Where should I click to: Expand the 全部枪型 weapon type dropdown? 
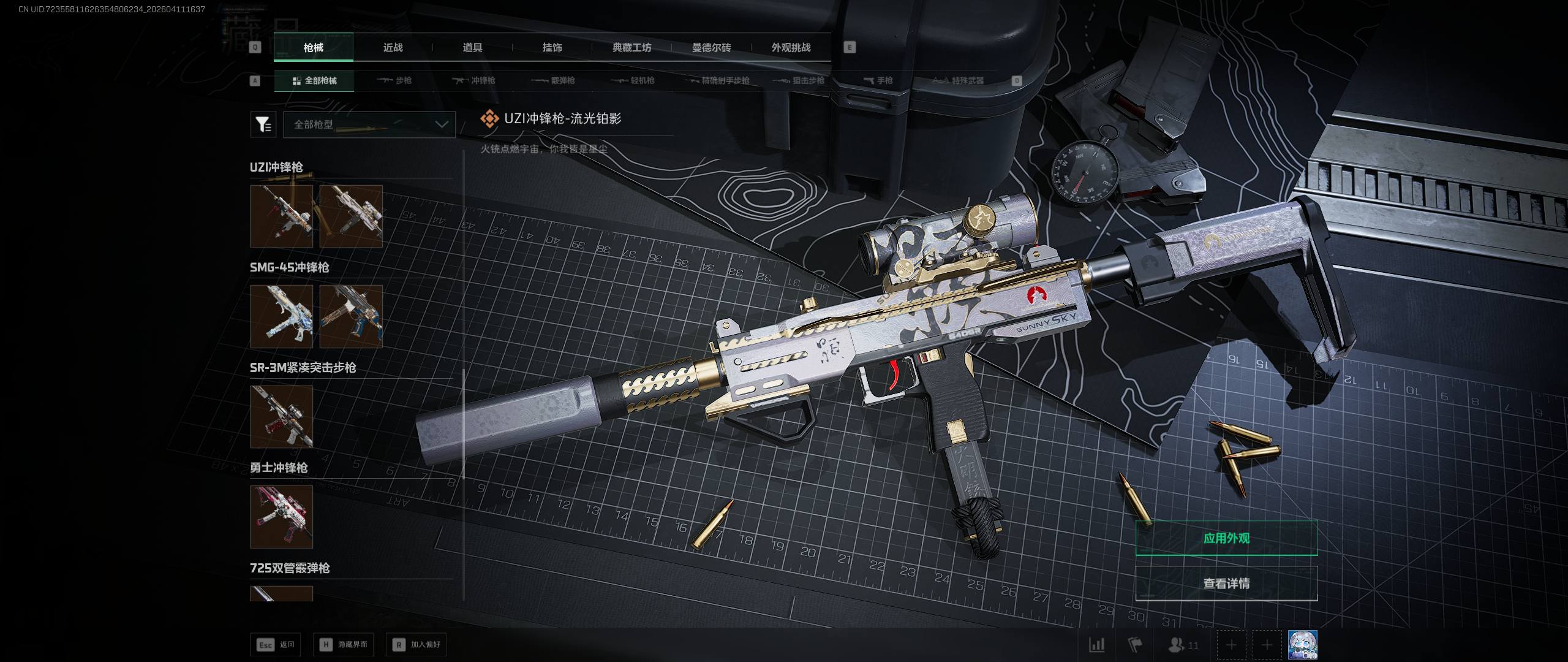pos(369,124)
